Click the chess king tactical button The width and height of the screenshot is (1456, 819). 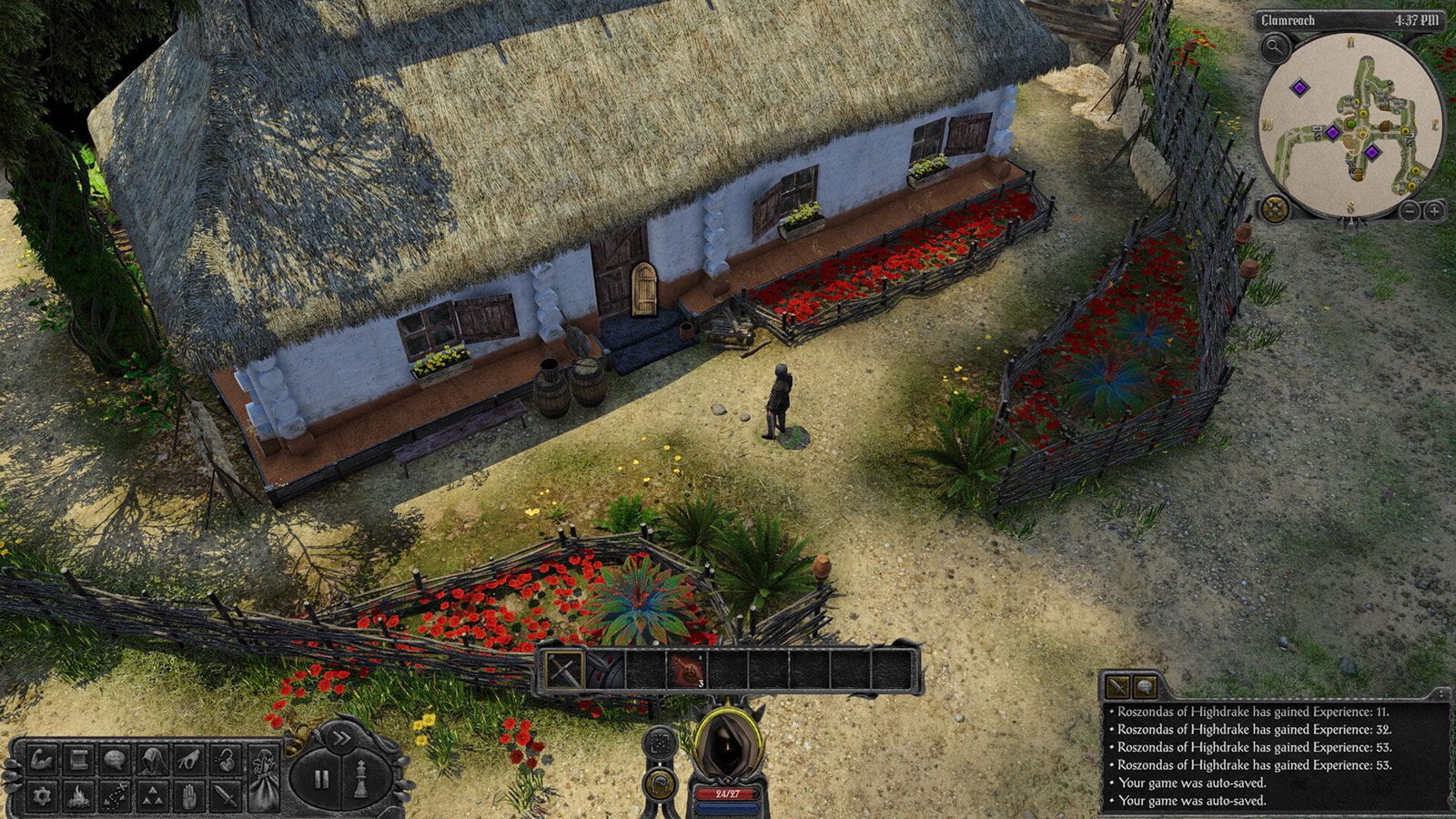click(x=360, y=780)
